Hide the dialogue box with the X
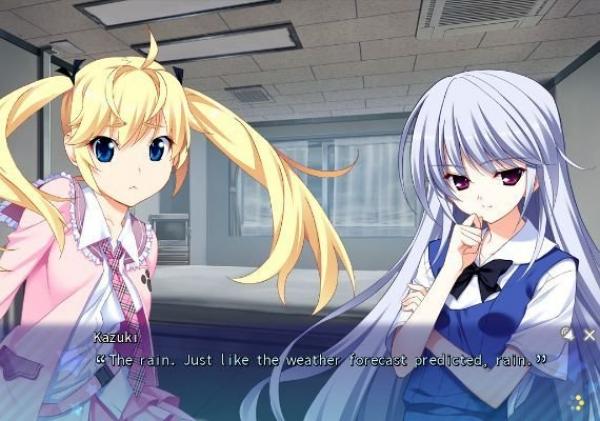600x421 pixels. tap(589, 335)
